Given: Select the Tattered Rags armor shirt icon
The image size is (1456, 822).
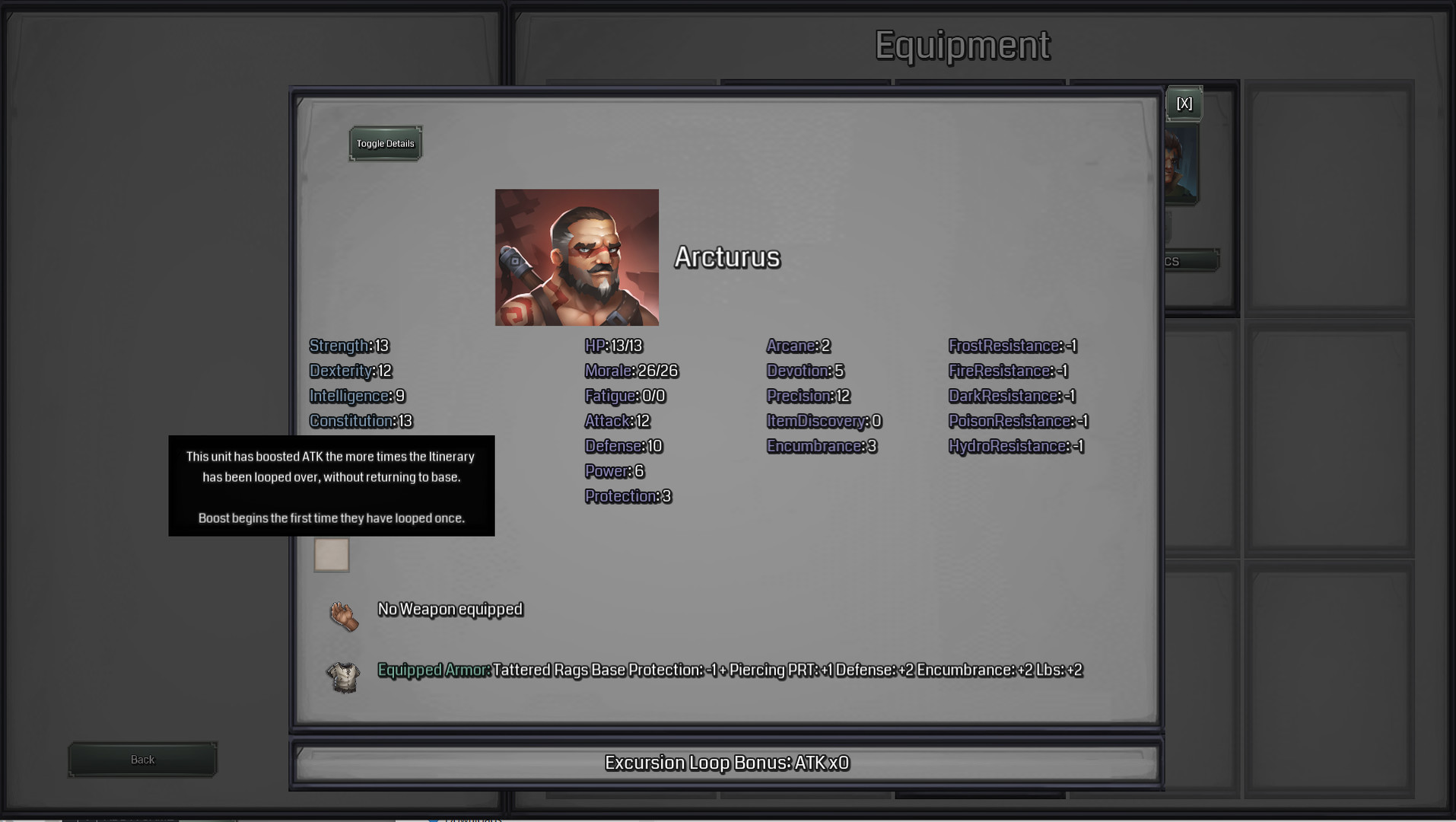Looking at the screenshot, I should click(345, 677).
